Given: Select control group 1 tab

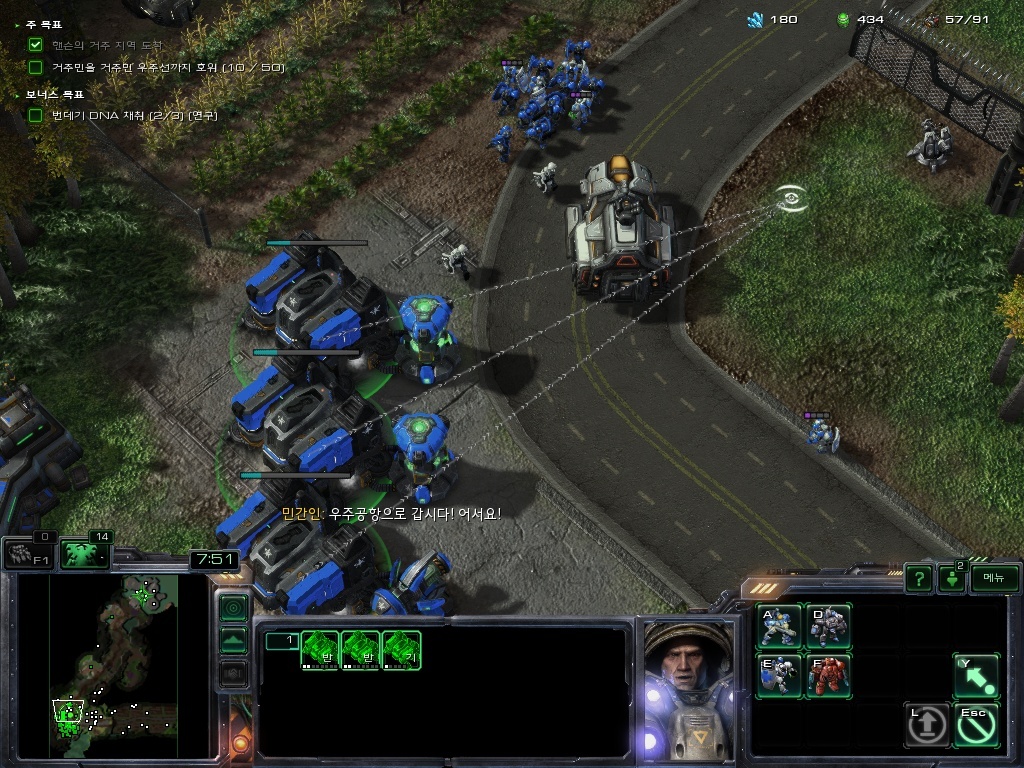Looking at the screenshot, I should click(282, 641).
